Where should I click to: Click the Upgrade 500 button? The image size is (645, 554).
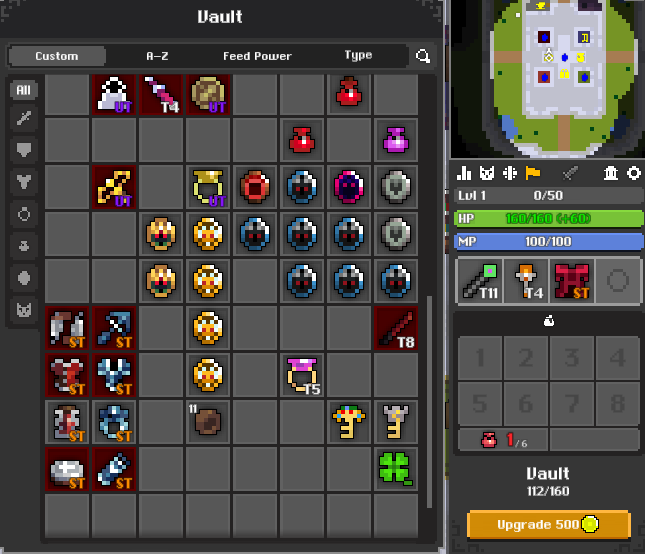coord(549,525)
